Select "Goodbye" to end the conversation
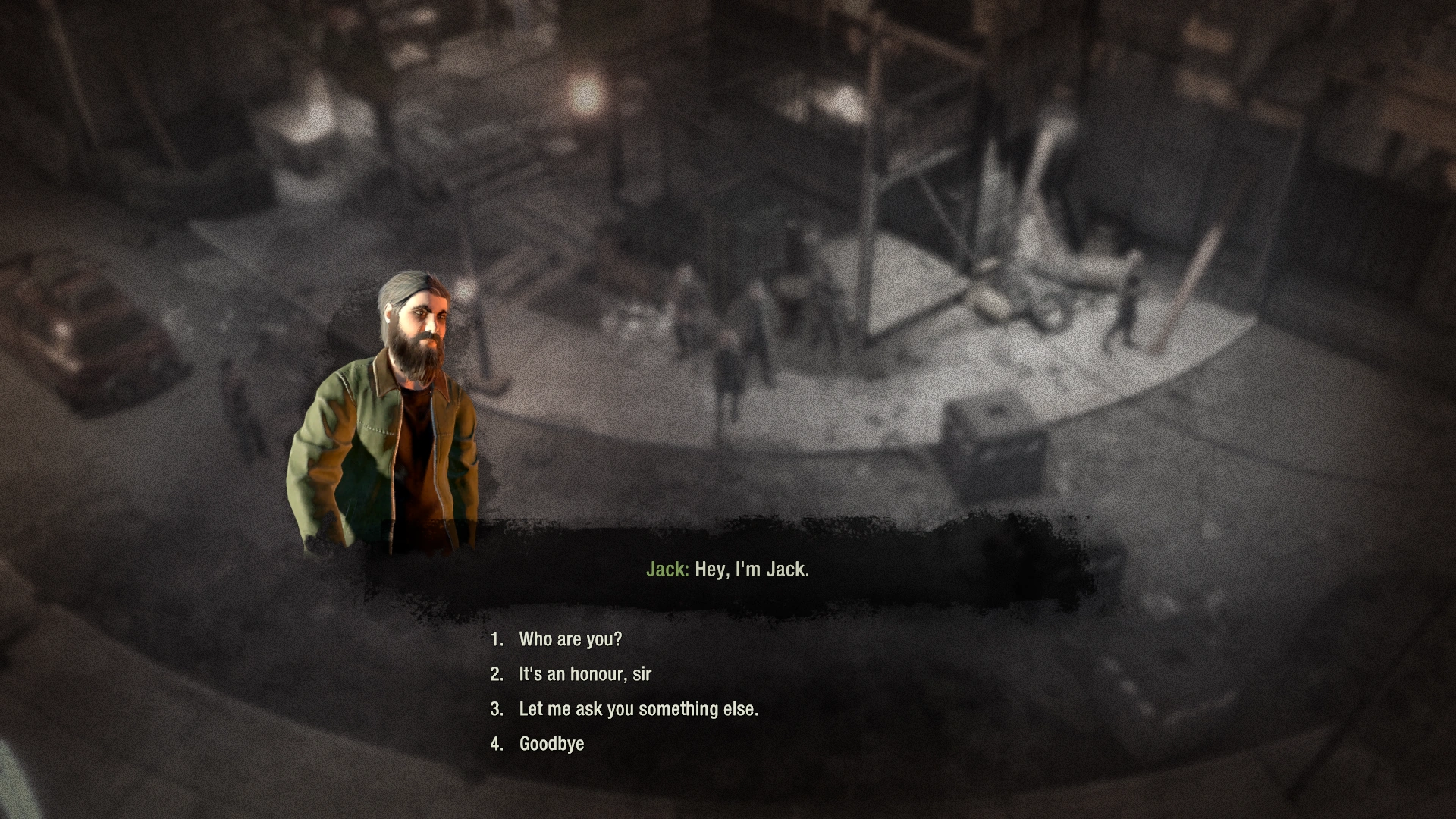The image size is (1456, 819). (x=551, y=744)
